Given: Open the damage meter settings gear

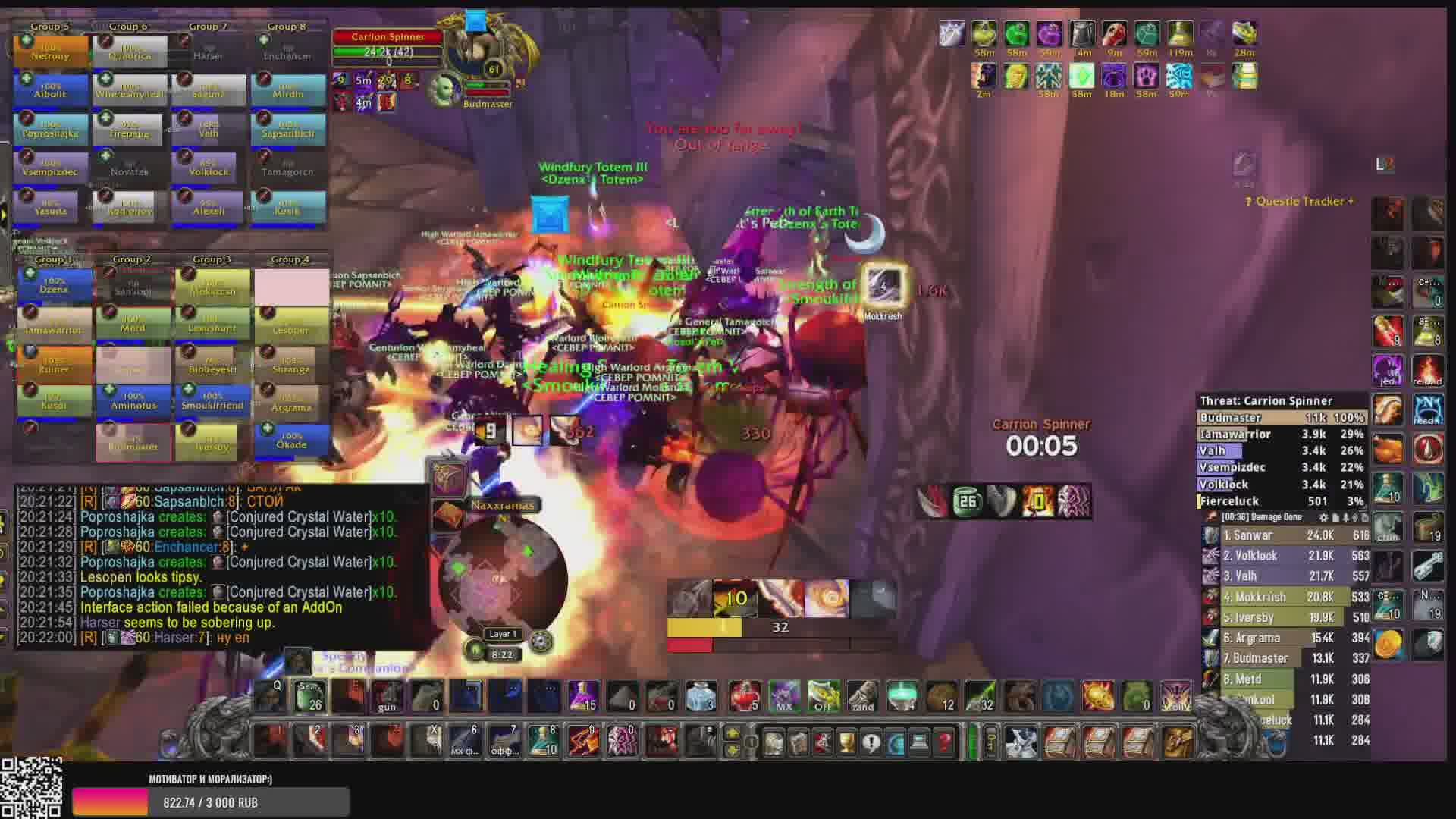Looking at the screenshot, I should [x=1323, y=518].
